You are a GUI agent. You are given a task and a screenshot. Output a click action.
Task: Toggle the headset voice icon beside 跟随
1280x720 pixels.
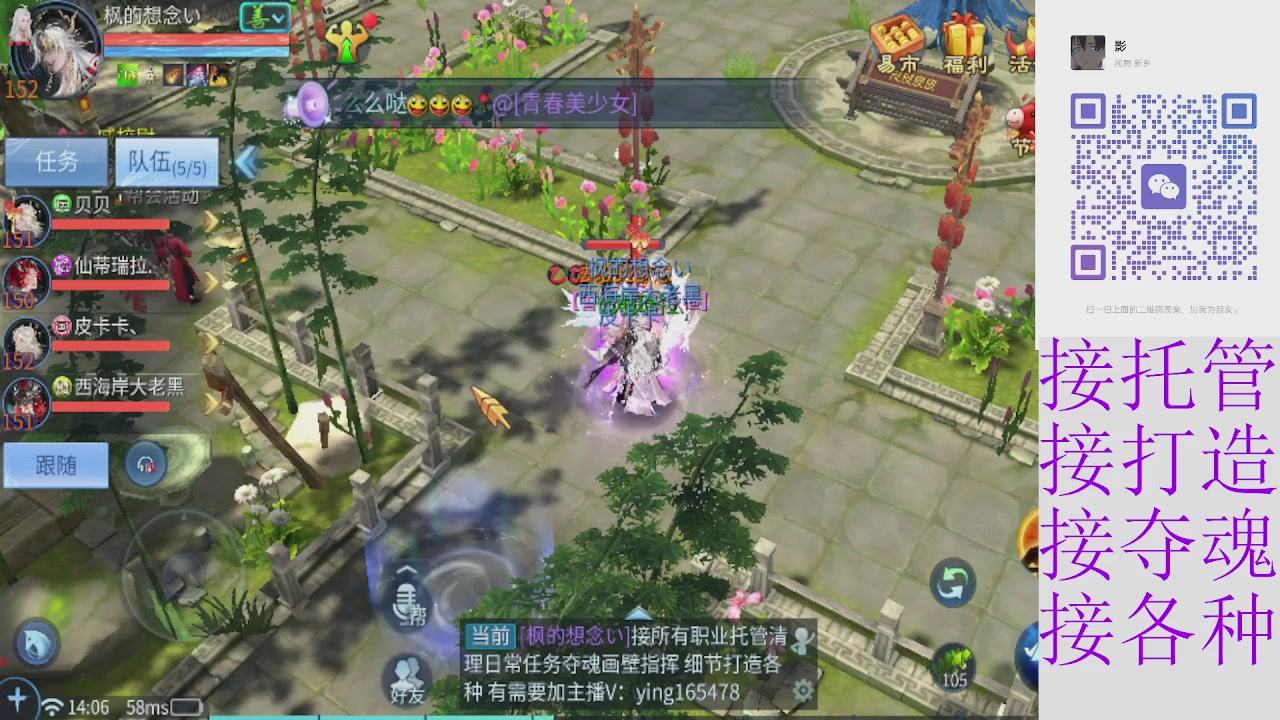pyautogui.click(x=145, y=464)
